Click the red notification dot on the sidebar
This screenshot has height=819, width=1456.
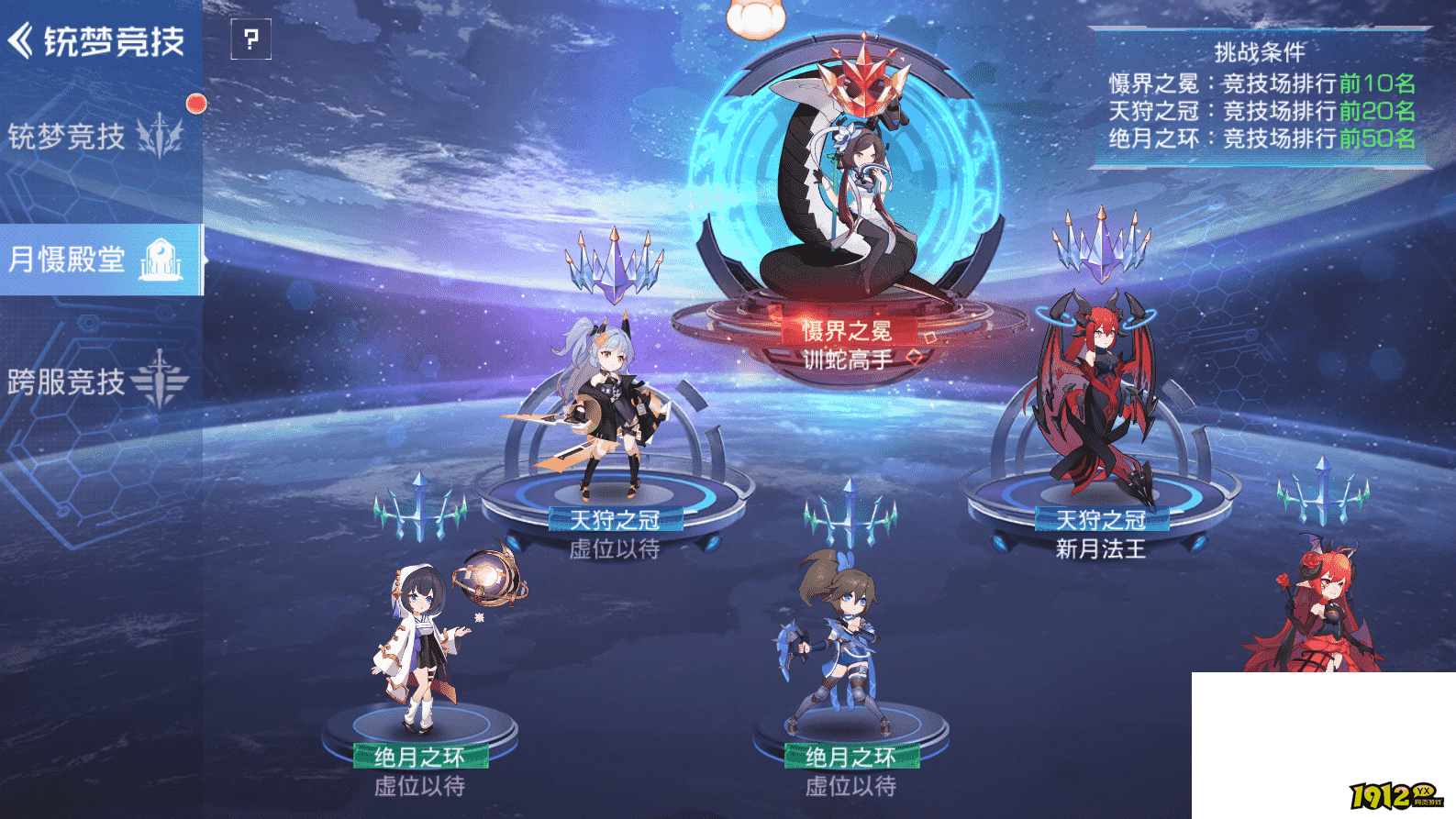pyautogui.click(x=195, y=105)
